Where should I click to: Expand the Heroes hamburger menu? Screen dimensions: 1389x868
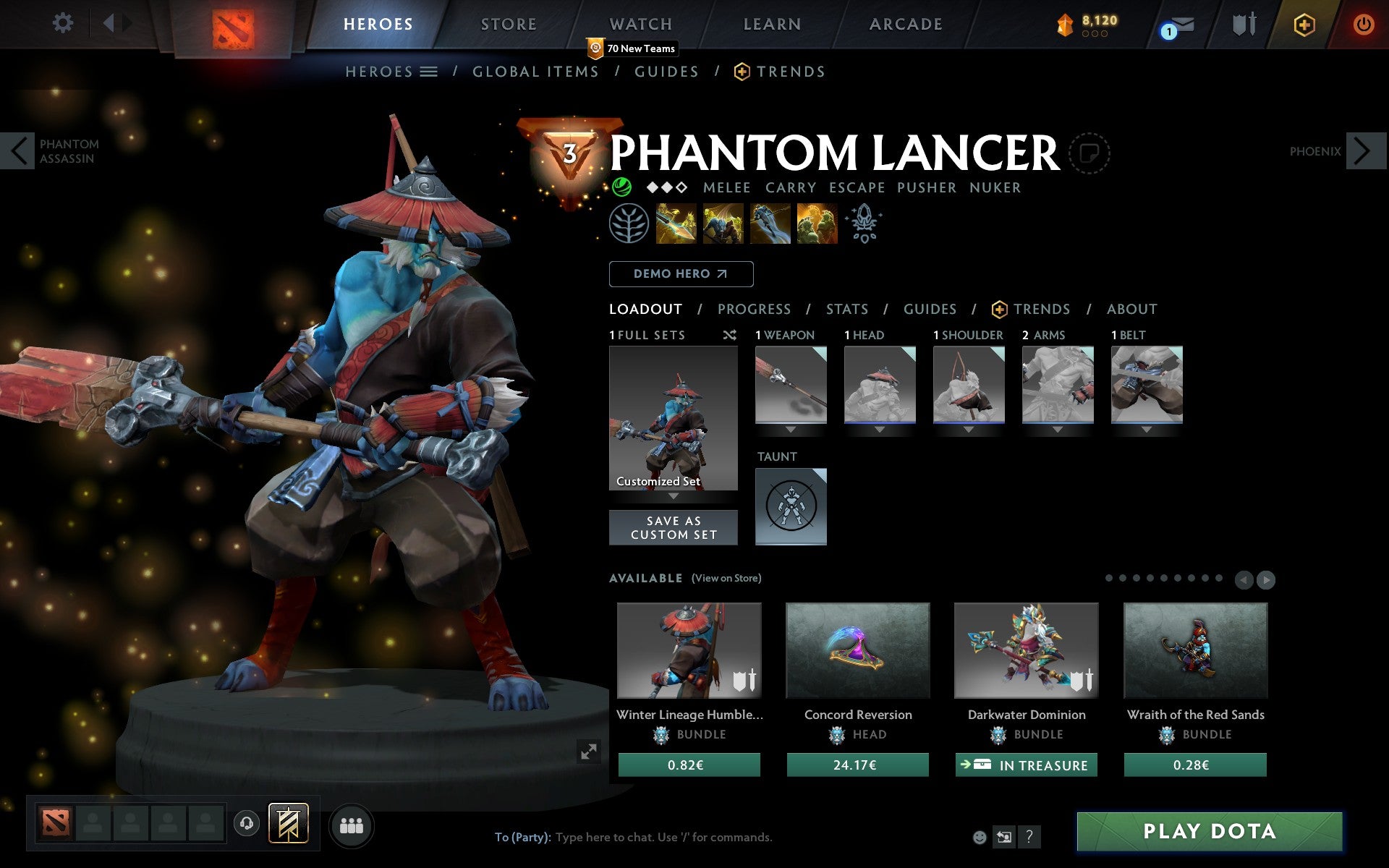429,72
